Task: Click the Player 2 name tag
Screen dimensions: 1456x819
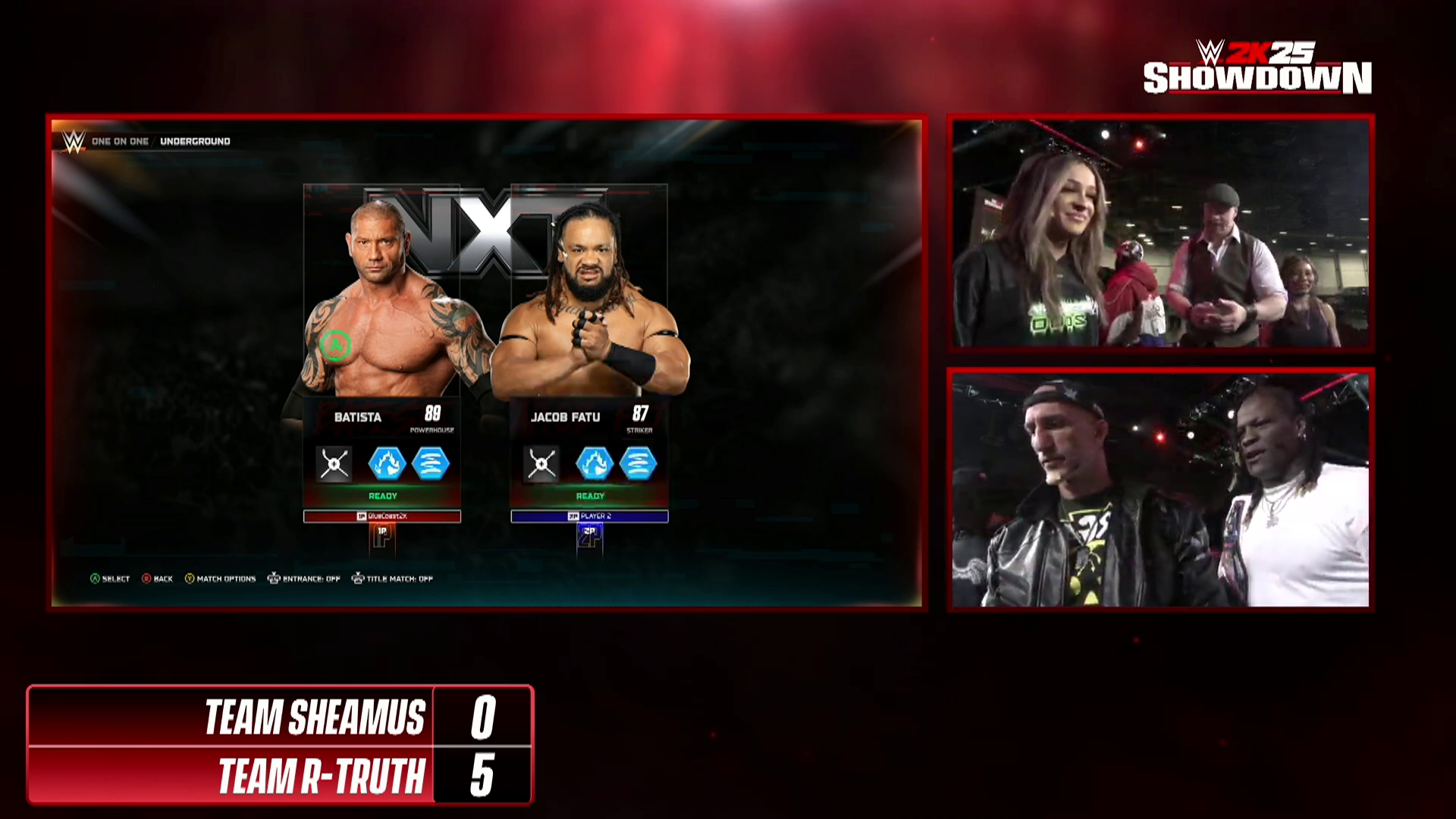Action: tap(589, 516)
